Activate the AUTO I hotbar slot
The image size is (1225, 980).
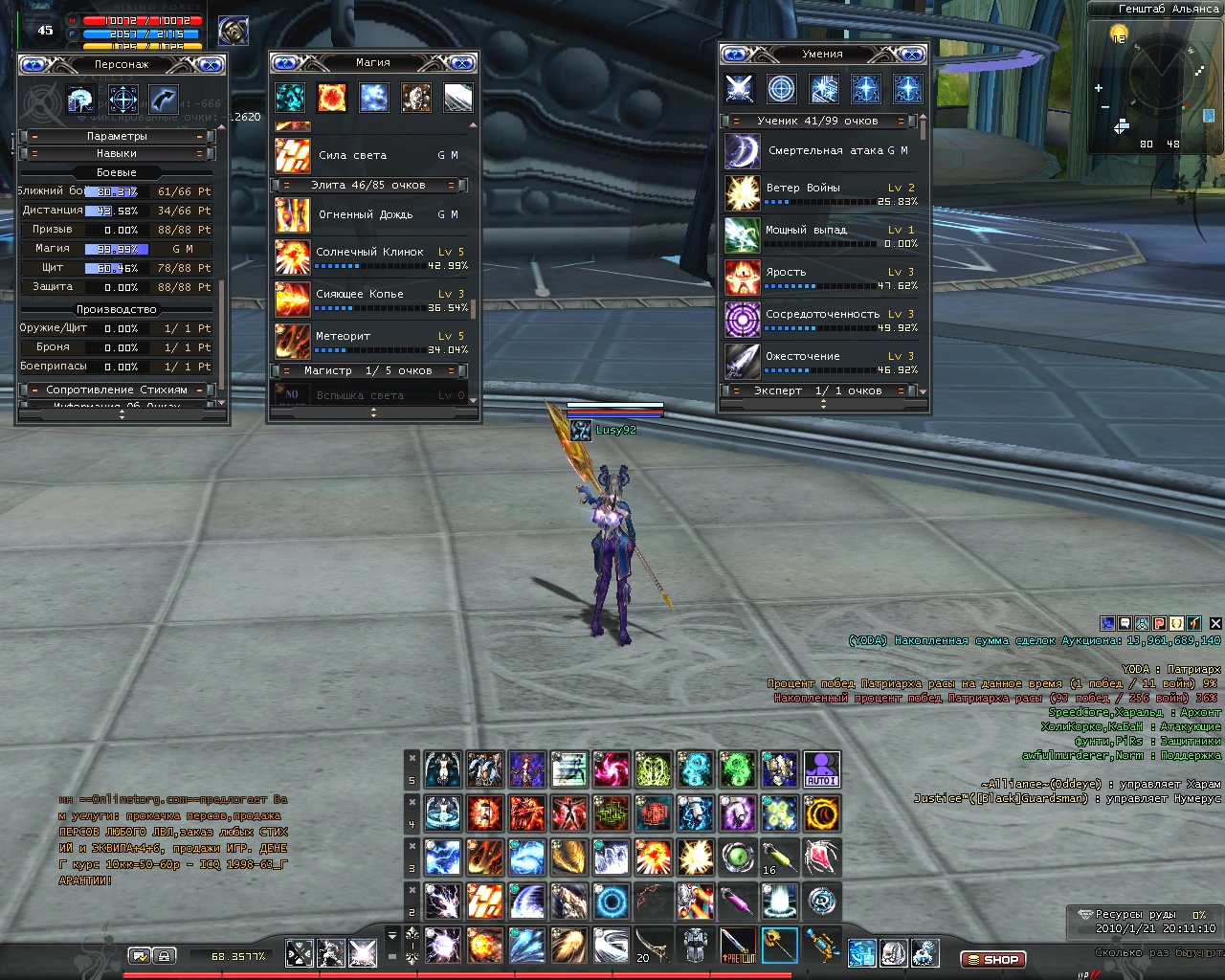pos(821,769)
